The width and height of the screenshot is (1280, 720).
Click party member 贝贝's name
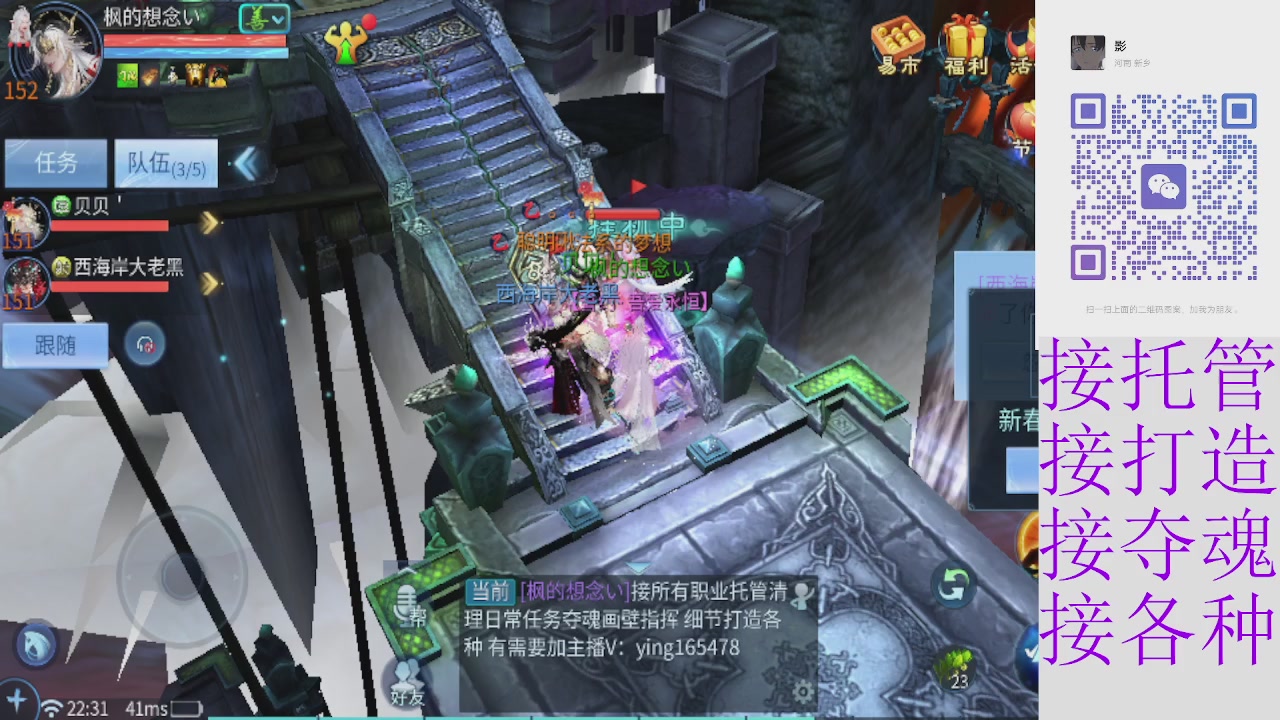pos(89,206)
